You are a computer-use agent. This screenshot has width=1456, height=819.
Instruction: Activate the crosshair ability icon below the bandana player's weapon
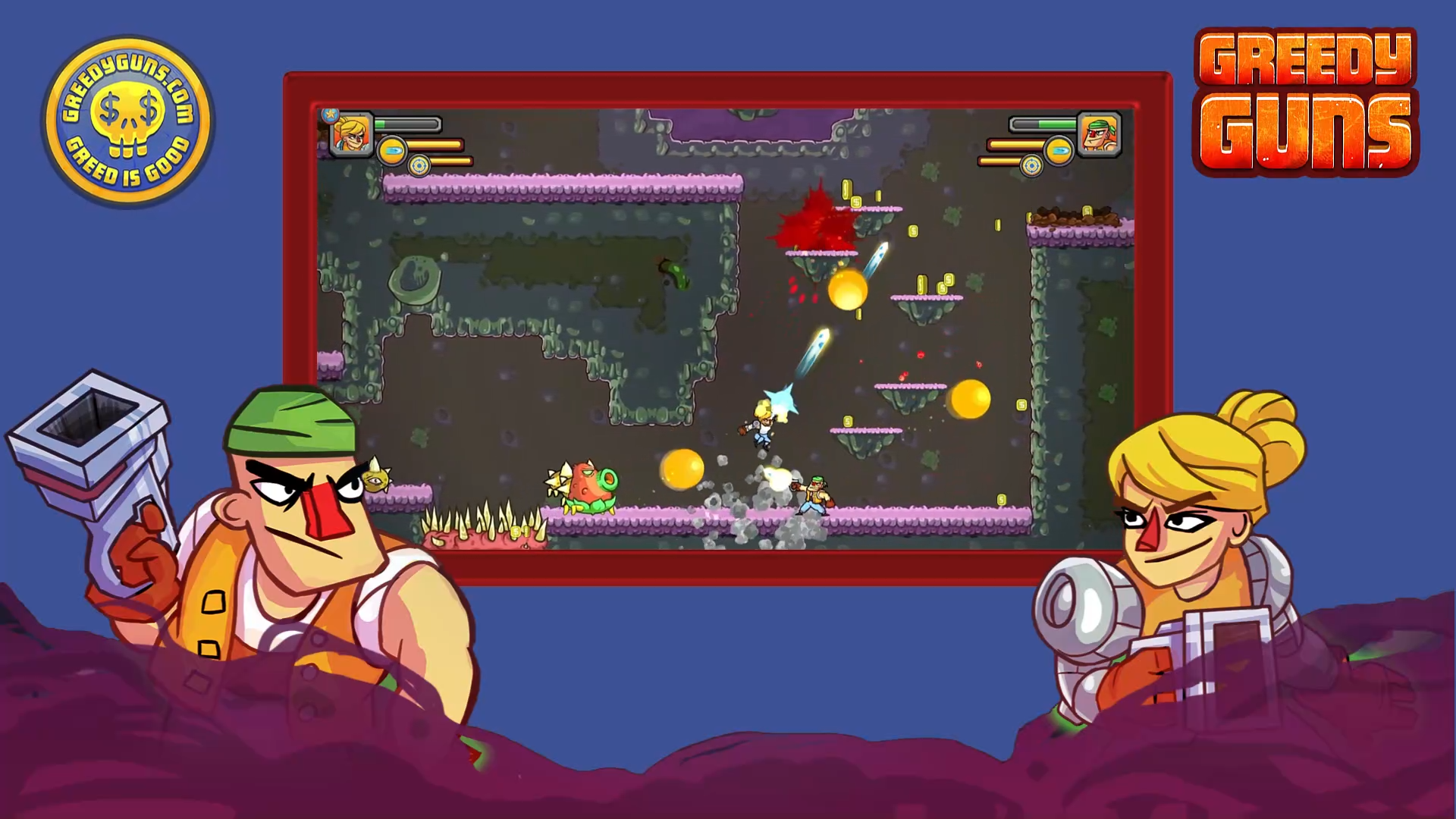click(1031, 165)
